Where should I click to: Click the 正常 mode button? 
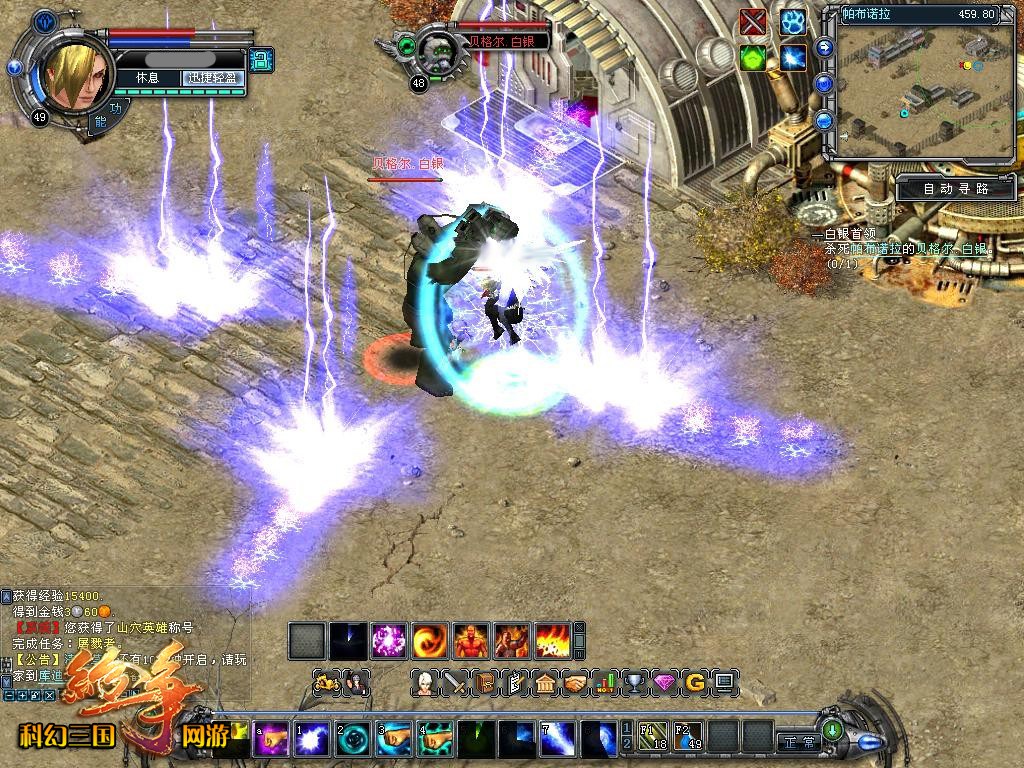[x=800, y=742]
